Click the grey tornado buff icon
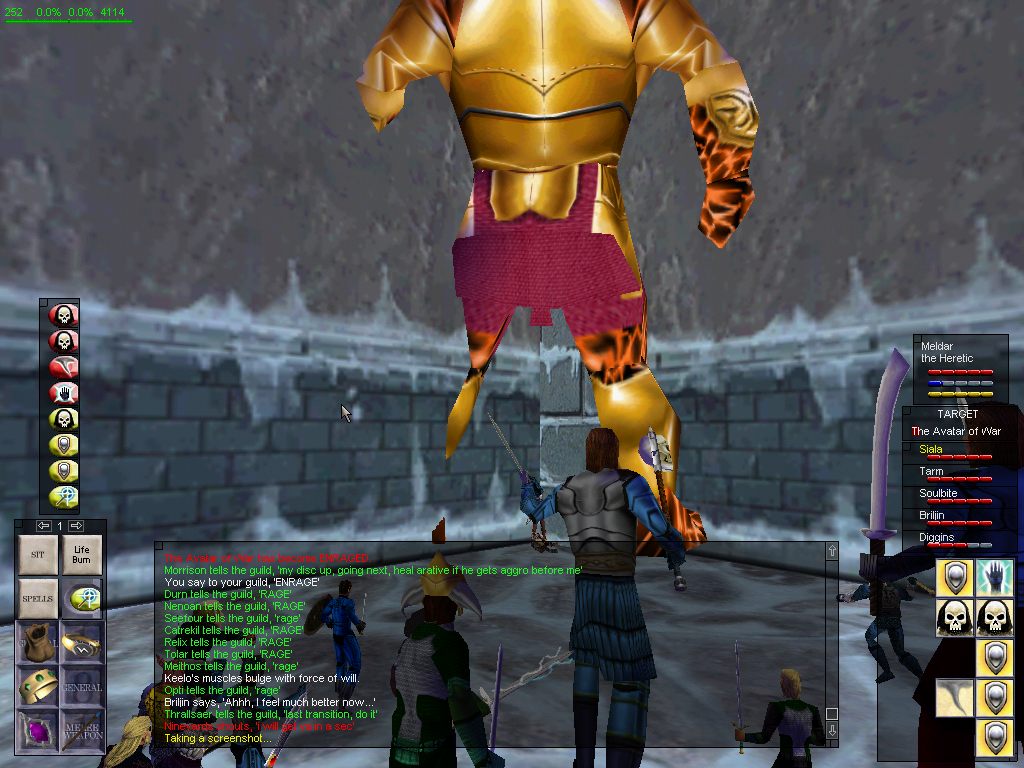Screen dimensions: 1024x768 [954, 697]
